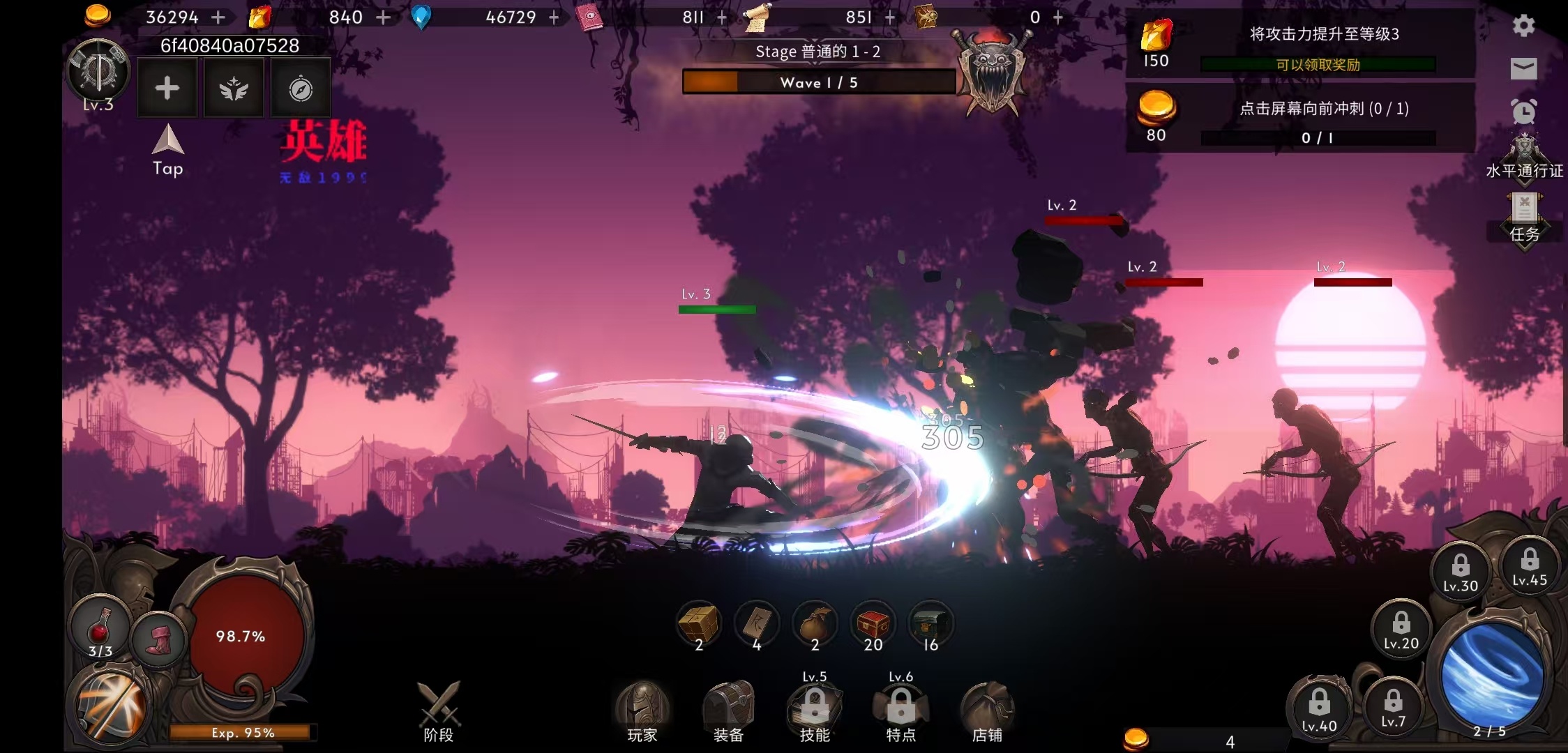
Task: Open the compass icon button
Action: pos(301,89)
